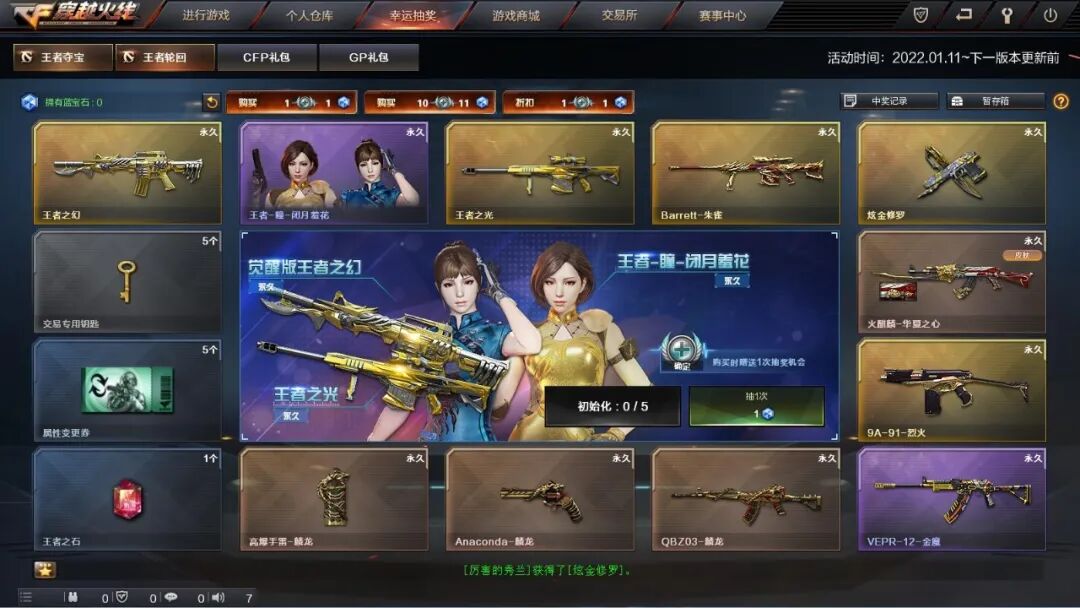1080x608 pixels.
Task: Draw once with the 抽1次 button
Action: 756,406
